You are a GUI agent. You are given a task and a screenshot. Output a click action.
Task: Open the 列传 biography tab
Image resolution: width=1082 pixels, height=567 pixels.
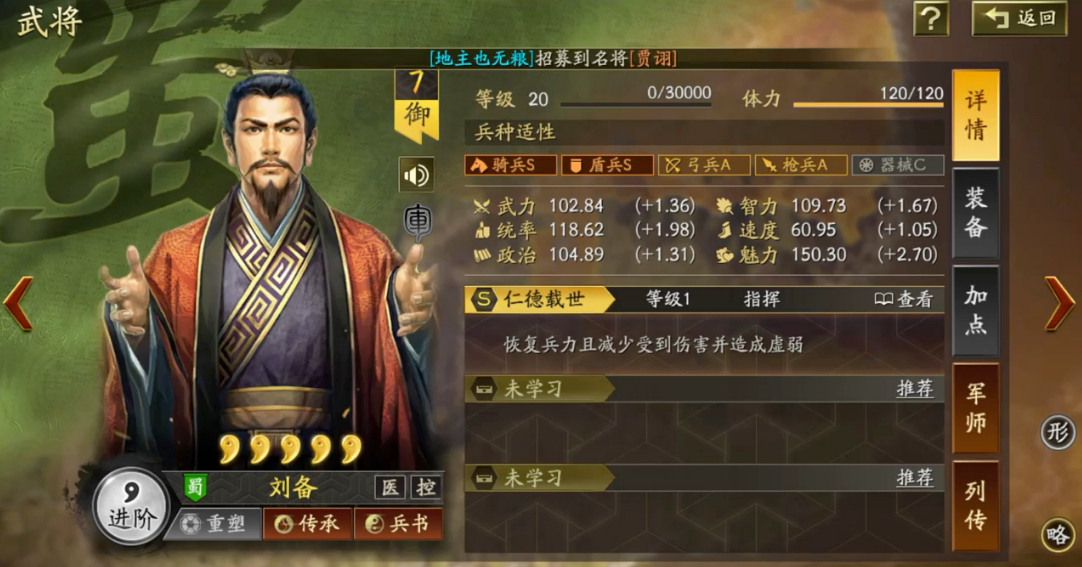pyautogui.click(x=975, y=505)
